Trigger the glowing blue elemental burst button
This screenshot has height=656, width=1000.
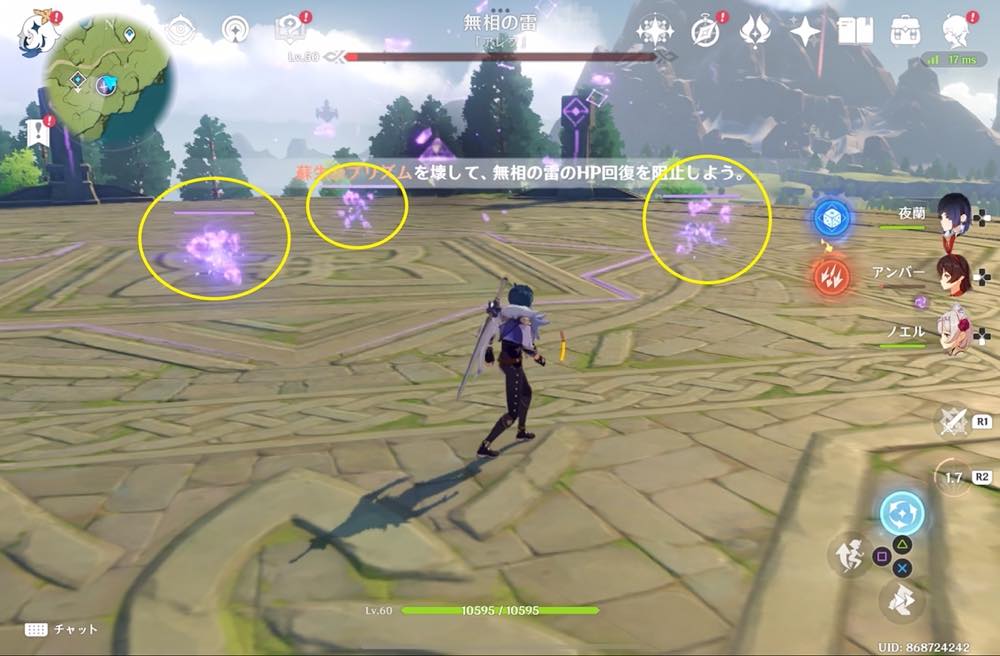(902, 515)
